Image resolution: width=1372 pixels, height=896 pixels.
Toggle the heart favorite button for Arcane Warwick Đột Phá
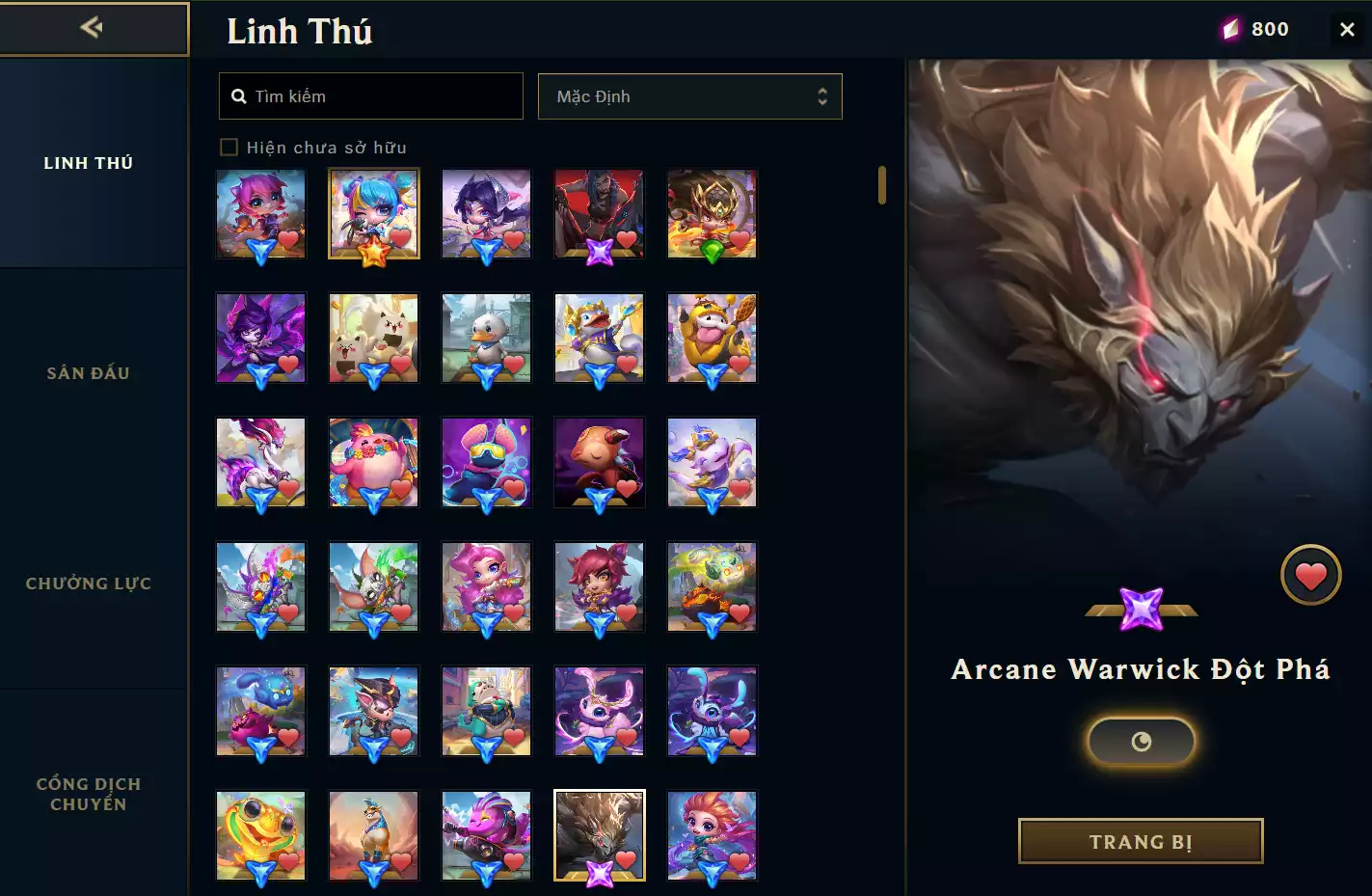click(x=1311, y=575)
